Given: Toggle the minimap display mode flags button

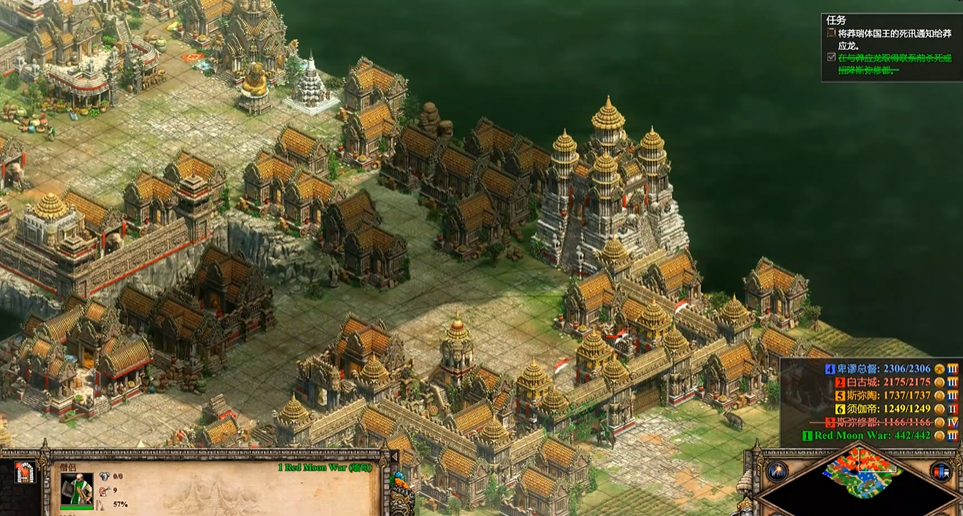Looking at the screenshot, I should point(940,471).
